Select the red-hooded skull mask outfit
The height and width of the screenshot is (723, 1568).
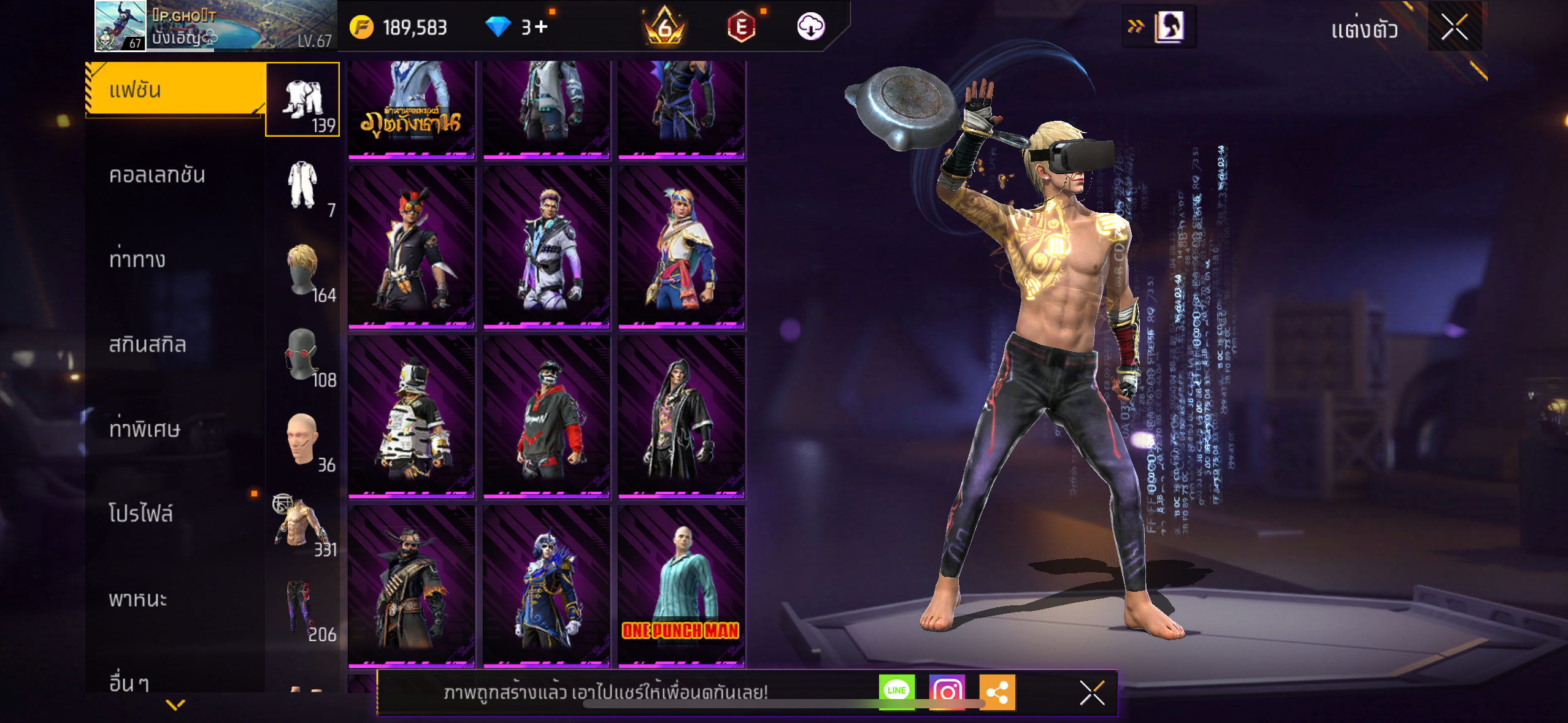[546, 416]
